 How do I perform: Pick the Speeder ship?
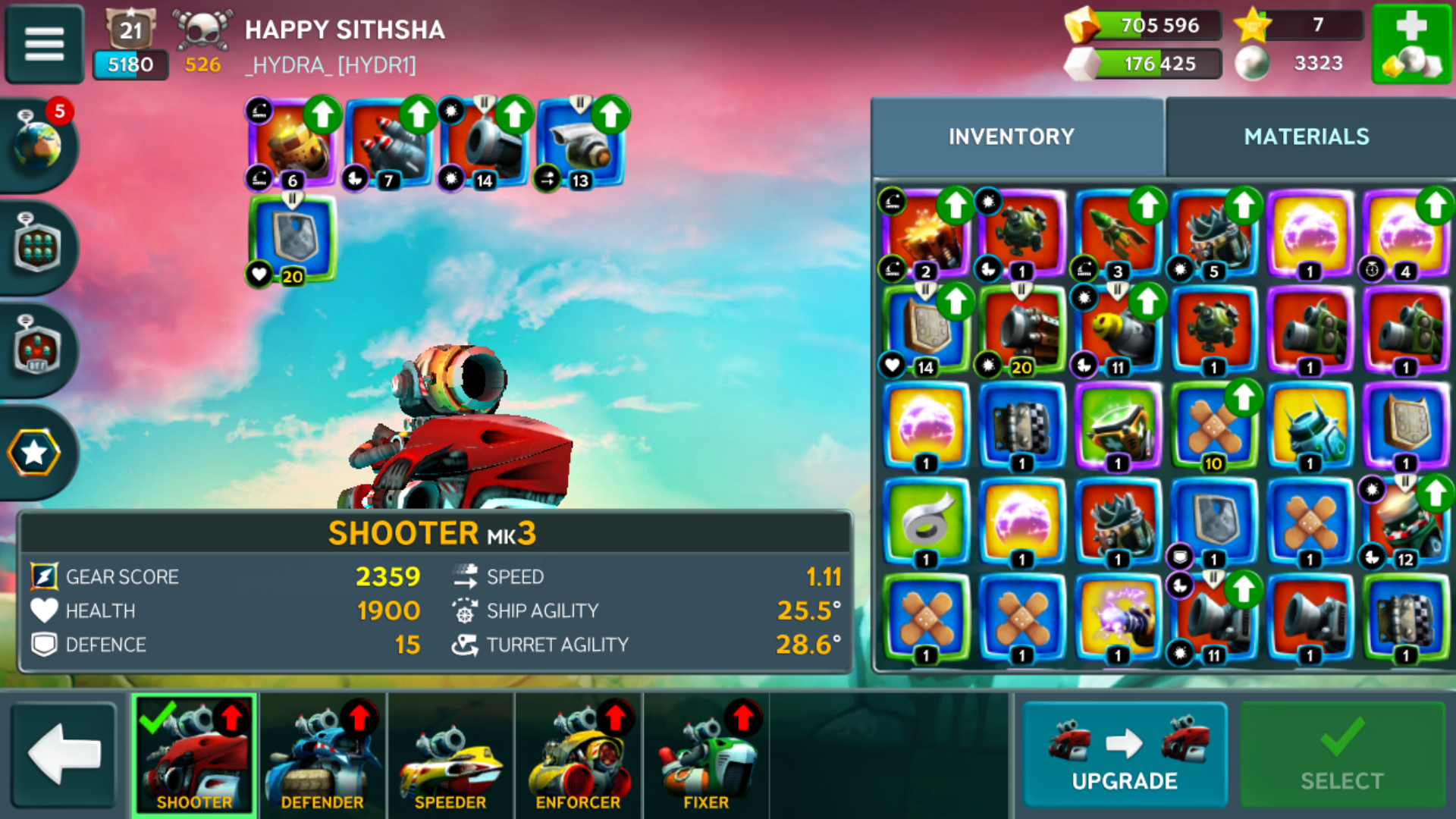(x=450, y=756)
